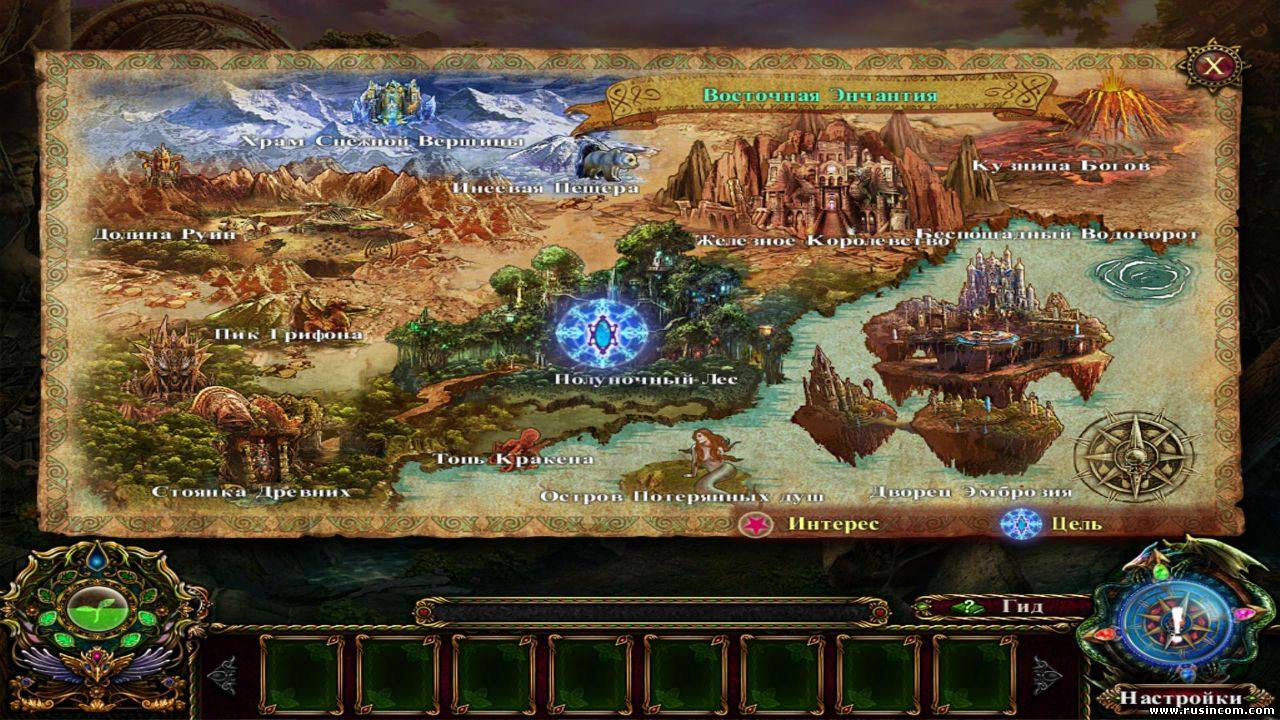Open Настройки settings menu
Image resolution: width=1280 pixels, height=720 pixels.
click(x=1180, y=697)
